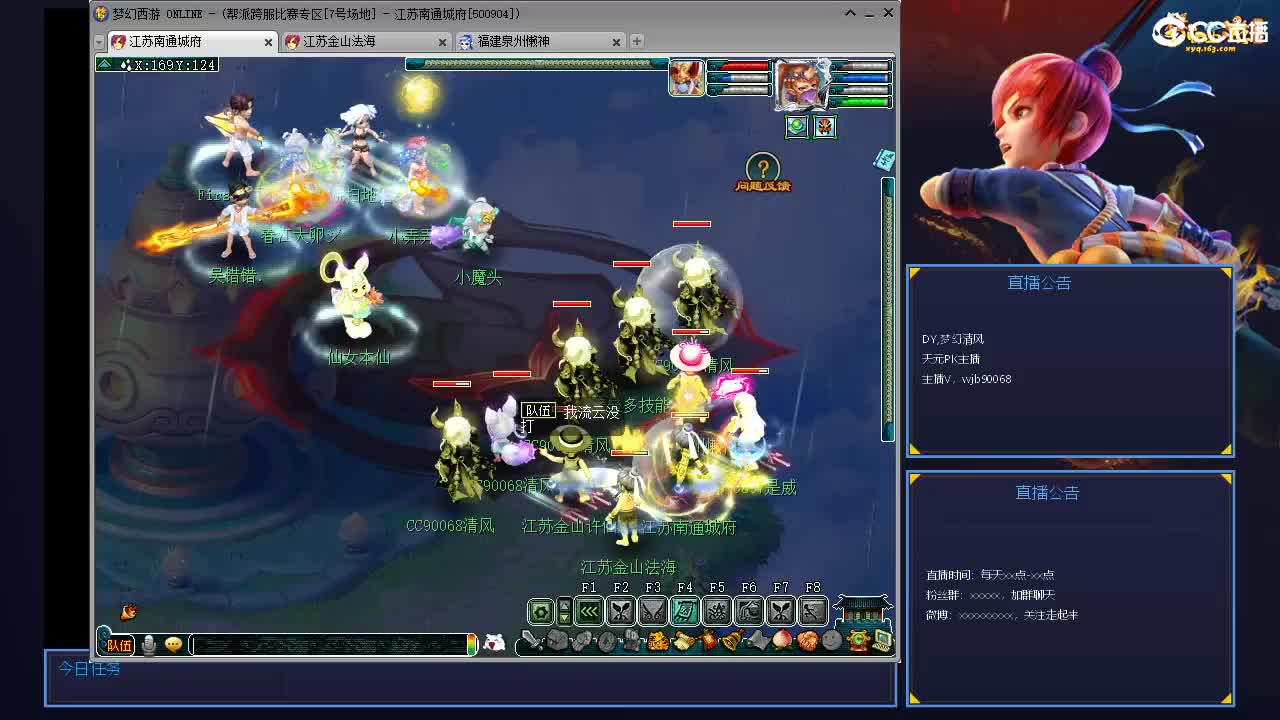1280x720 pixels.
Task: Open a new tab with the plus button
Action: point(637,42)
